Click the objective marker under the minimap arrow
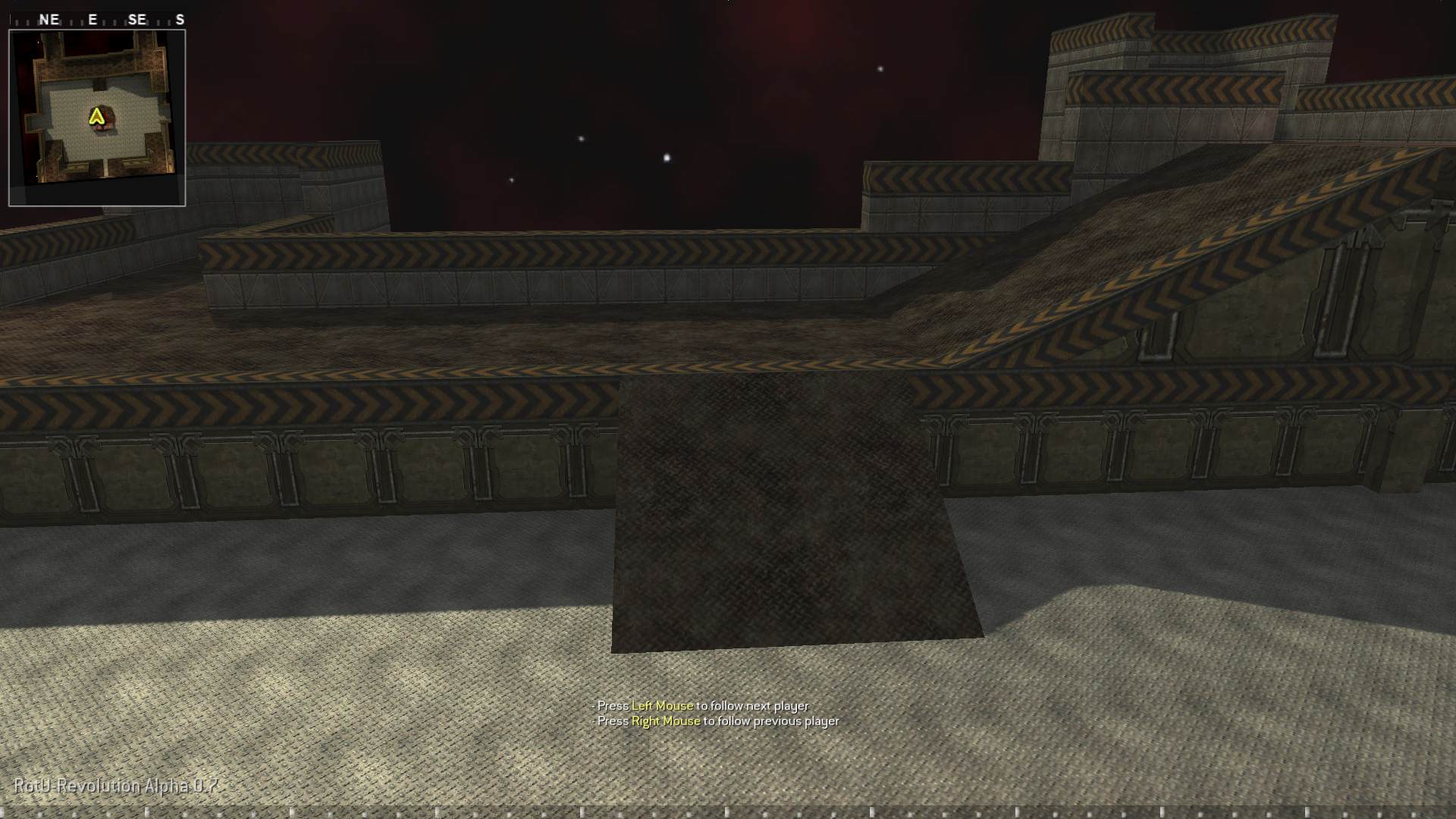Viewport: 1456px width, 819px height. pyautogui.click(x=101, y=127)
